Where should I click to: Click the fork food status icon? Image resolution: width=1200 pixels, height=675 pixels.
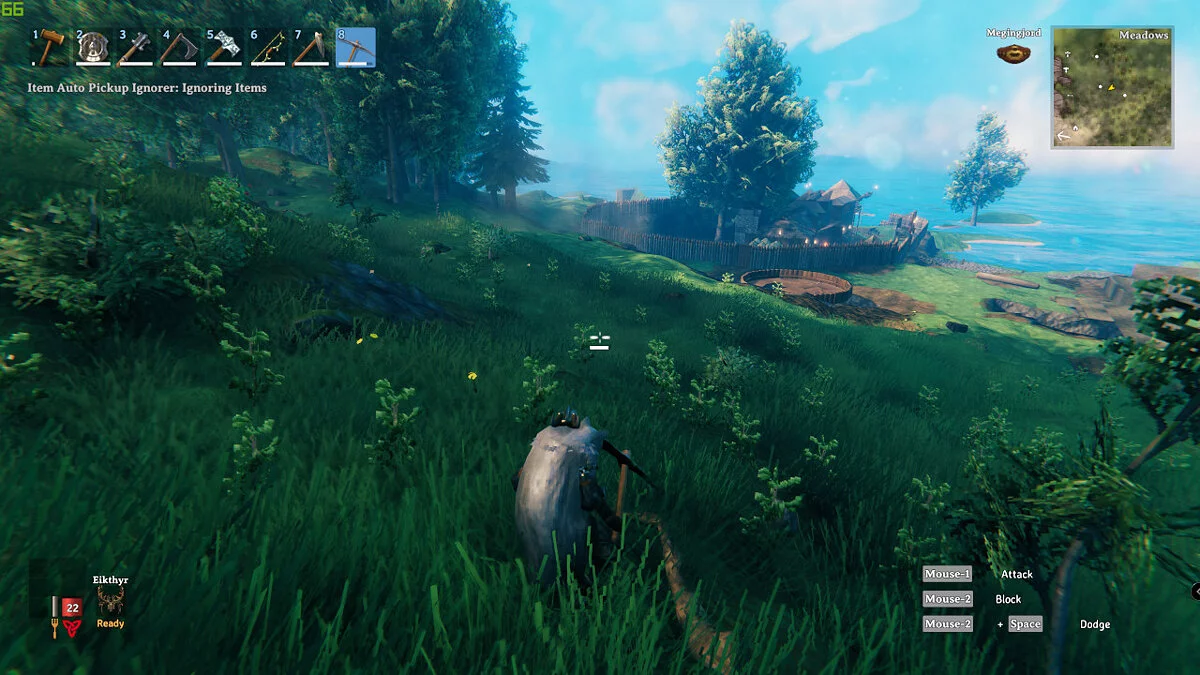point(55,629)
